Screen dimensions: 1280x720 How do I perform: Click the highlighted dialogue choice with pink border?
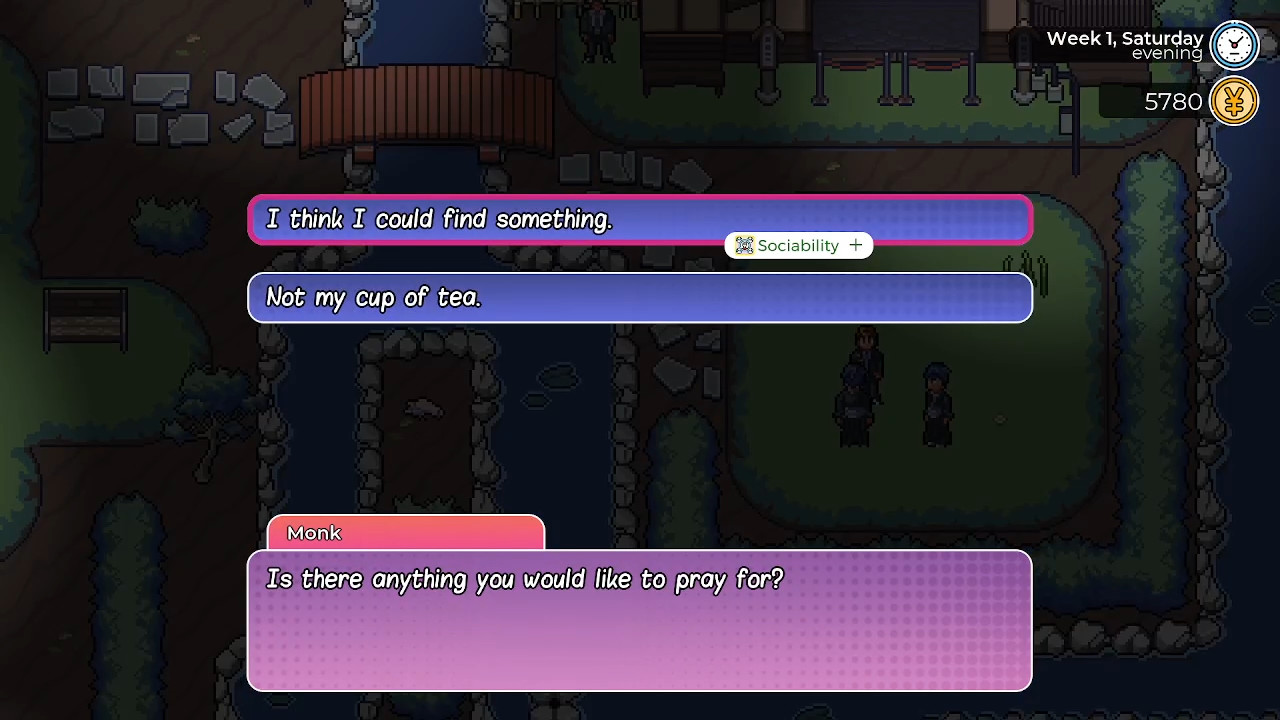(640, 219)
